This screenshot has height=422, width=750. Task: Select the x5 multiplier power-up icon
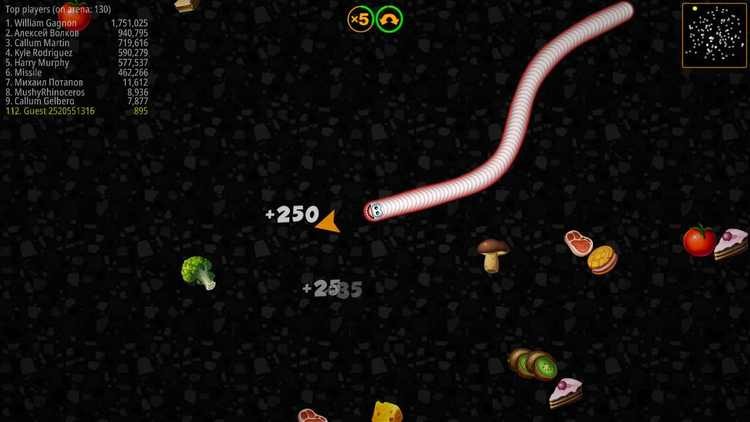pos(360,19)
